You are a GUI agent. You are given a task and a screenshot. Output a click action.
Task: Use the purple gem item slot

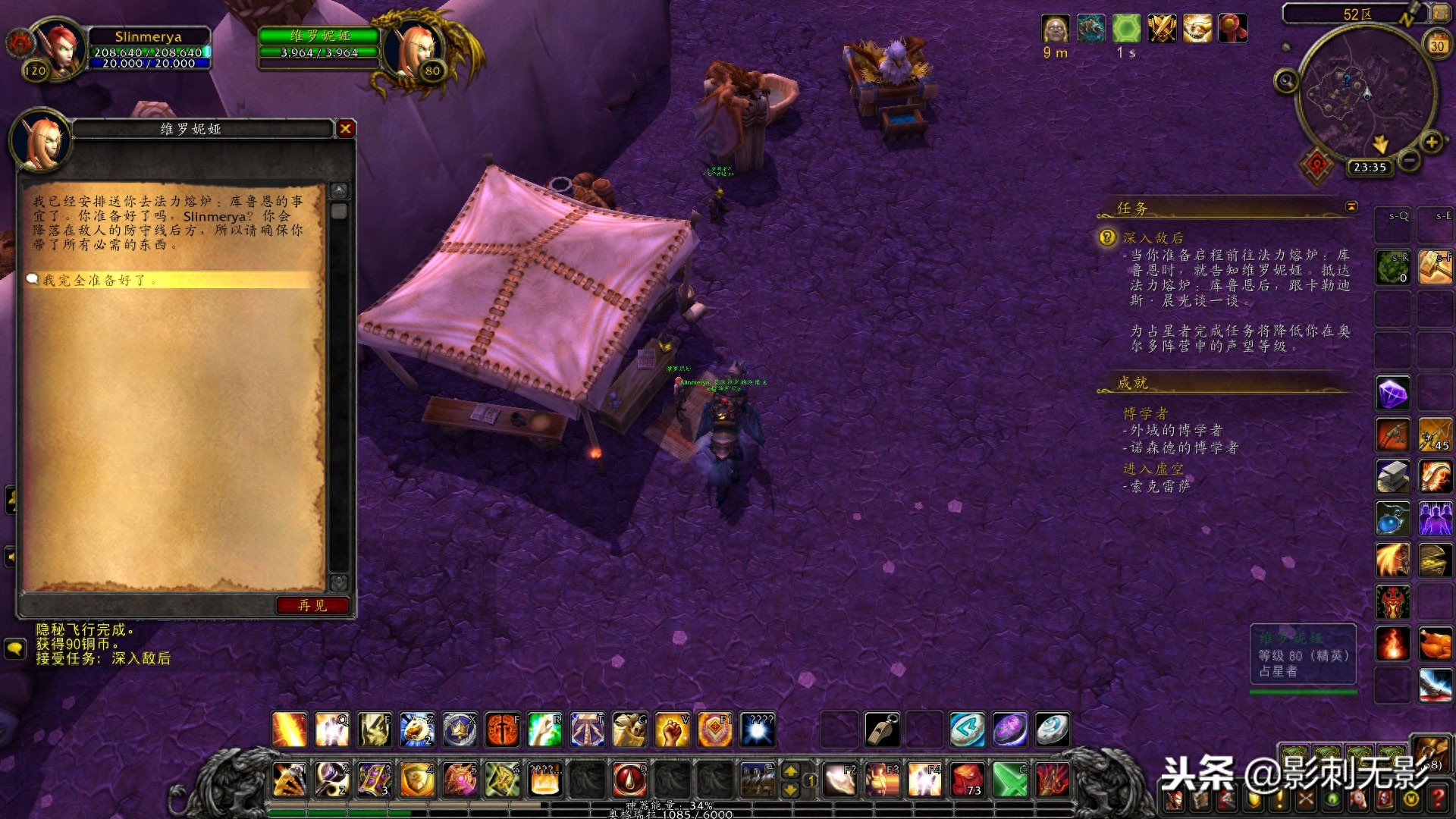point(1393,394)
